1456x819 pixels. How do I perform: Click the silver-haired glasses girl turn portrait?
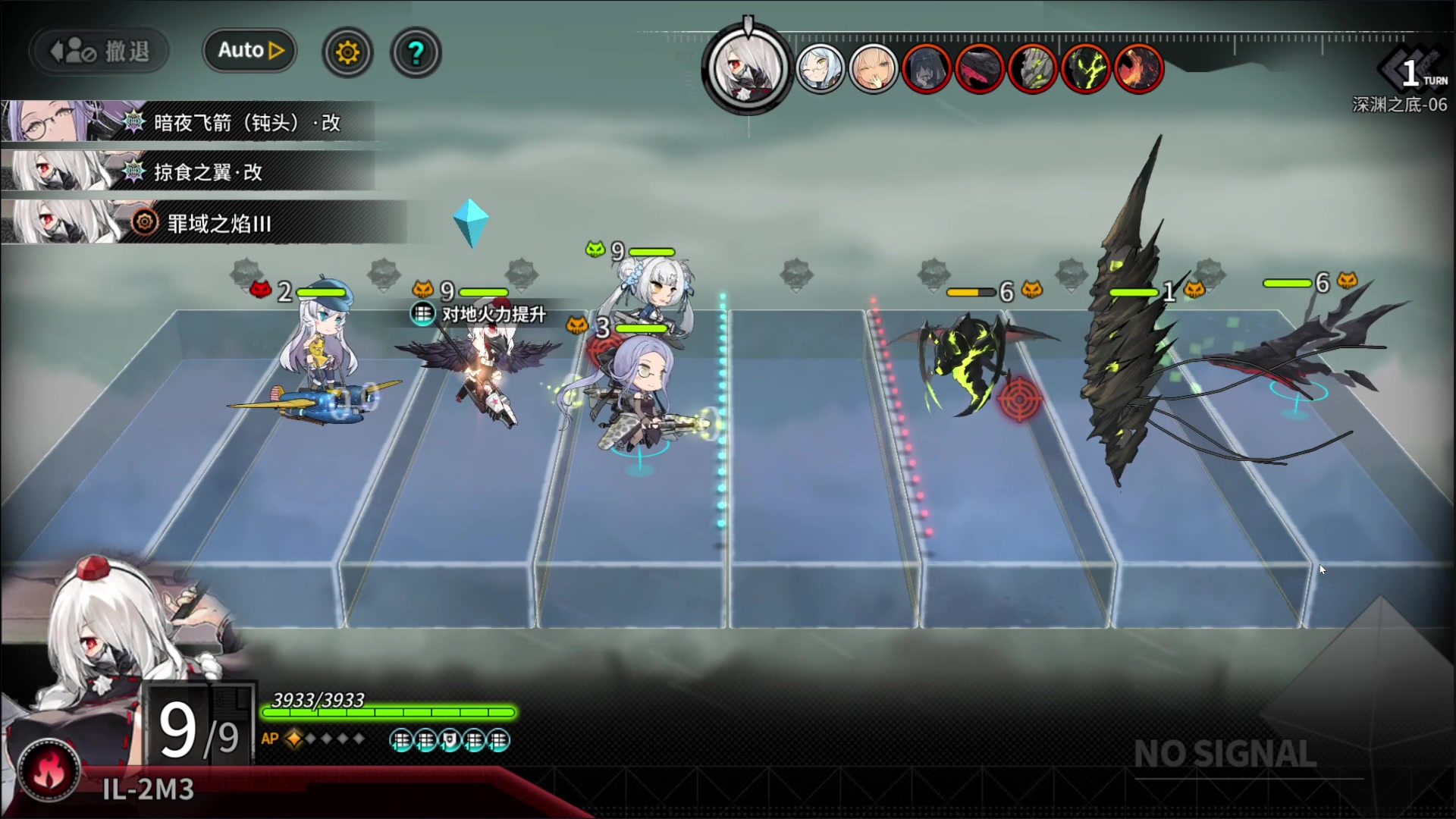(820, 69)
